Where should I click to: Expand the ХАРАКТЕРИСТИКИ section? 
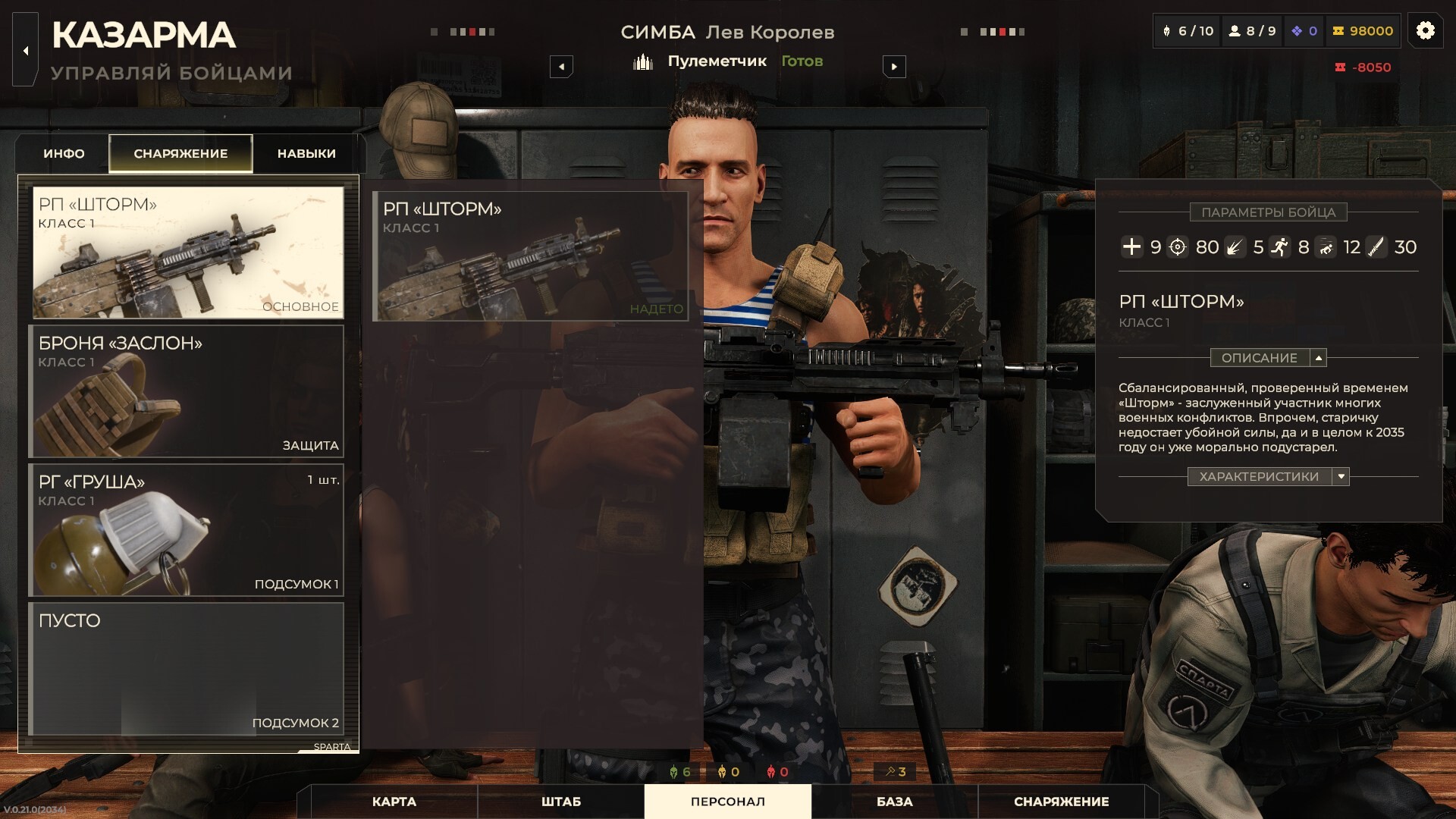tap(1341, 477)
